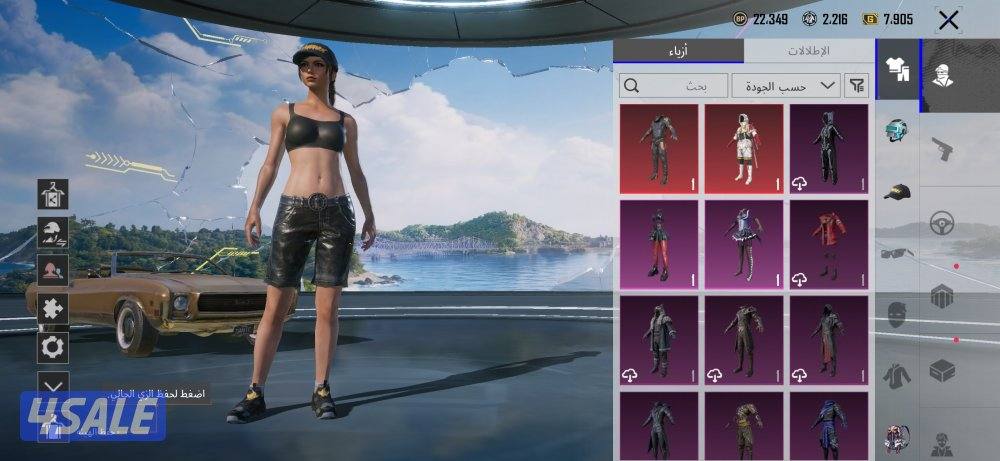Open the face mask category
This screenshot has width=1000, height=461.
tap(897, 314)
